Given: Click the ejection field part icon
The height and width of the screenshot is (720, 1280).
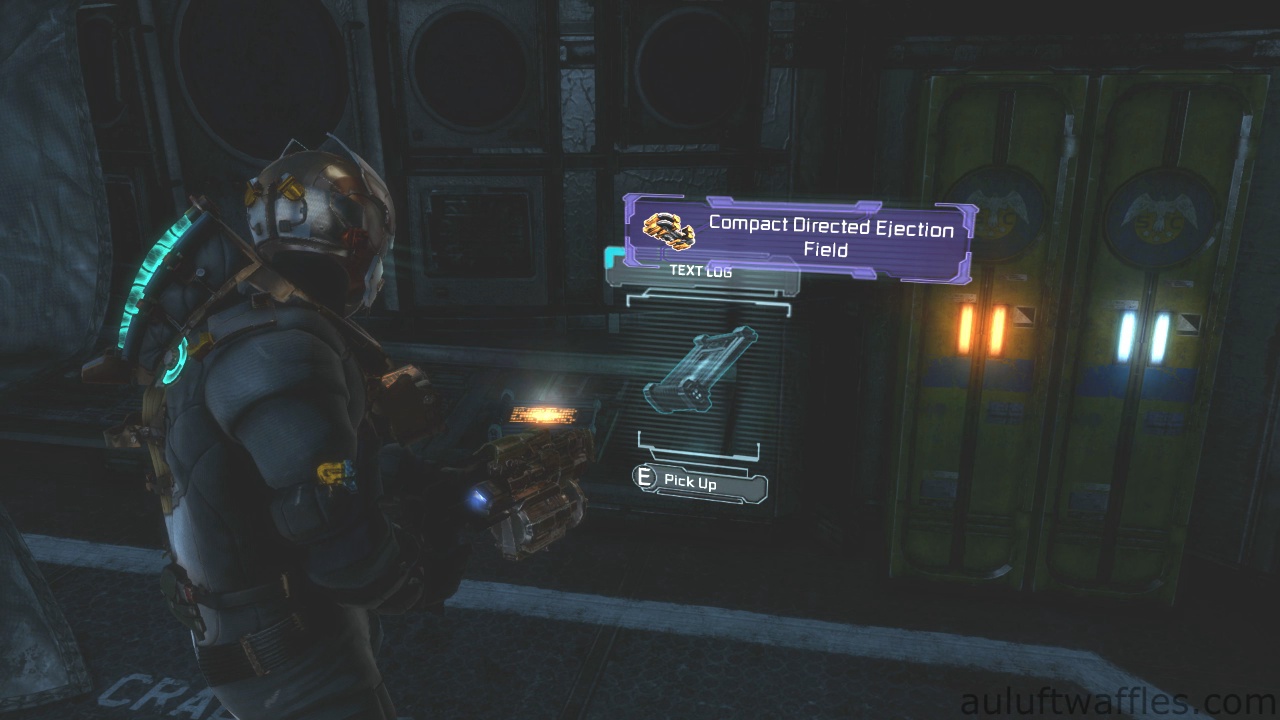Looking at the screenshot, I should pos(668,231).
